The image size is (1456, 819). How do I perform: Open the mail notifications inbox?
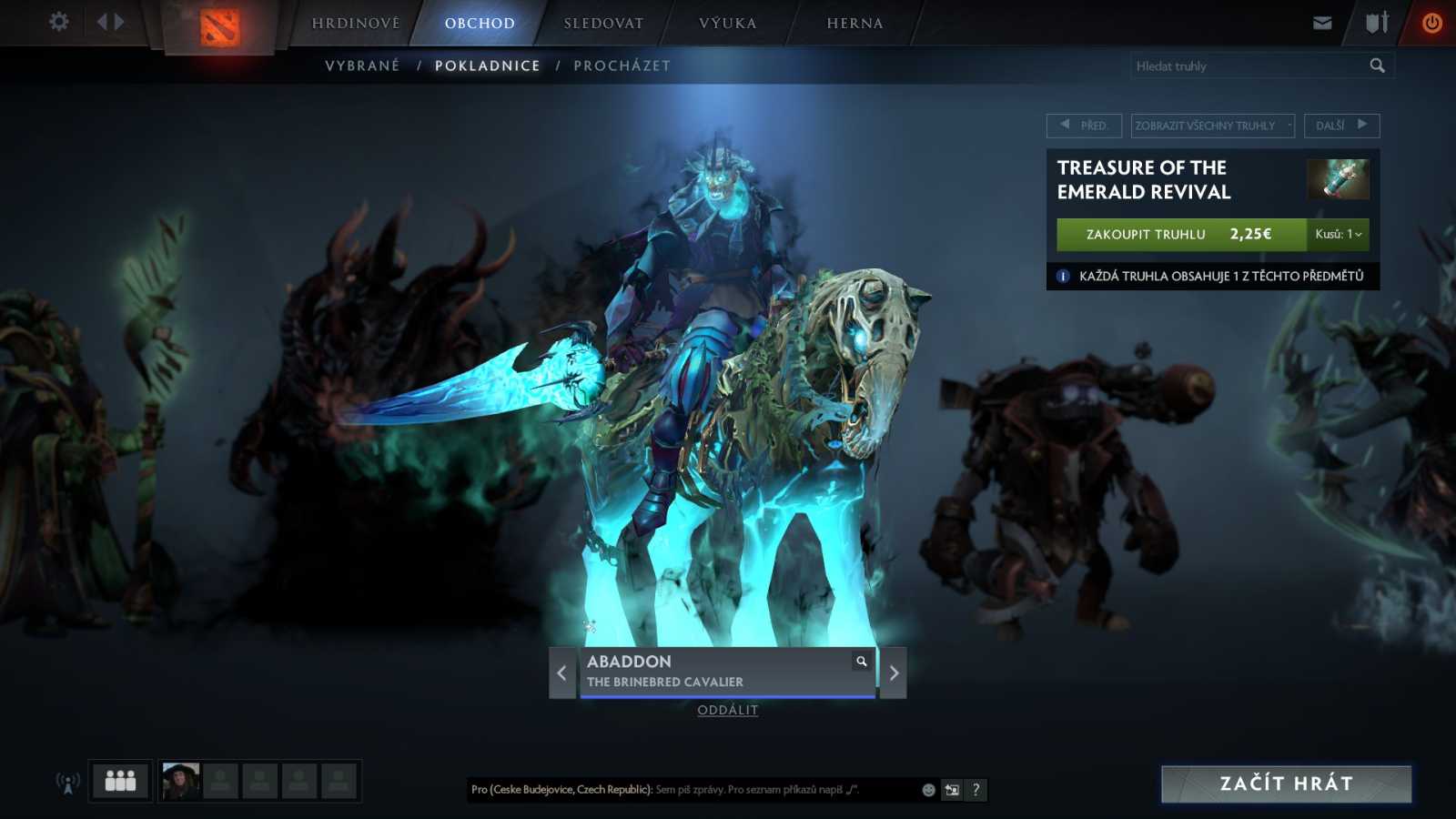[x=1321, y=22]
